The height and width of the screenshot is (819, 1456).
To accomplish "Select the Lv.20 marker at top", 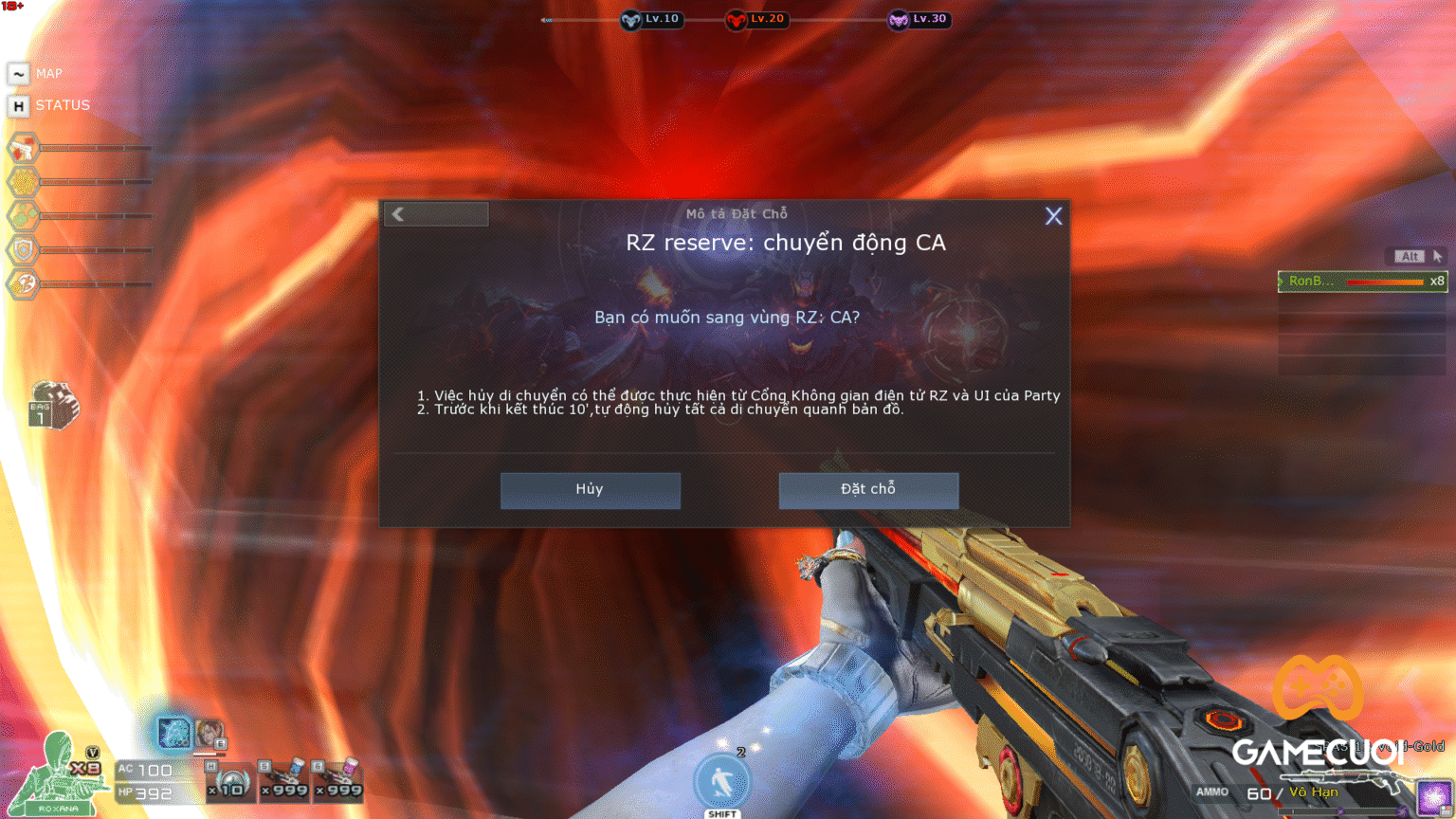I will click(756, 20).
